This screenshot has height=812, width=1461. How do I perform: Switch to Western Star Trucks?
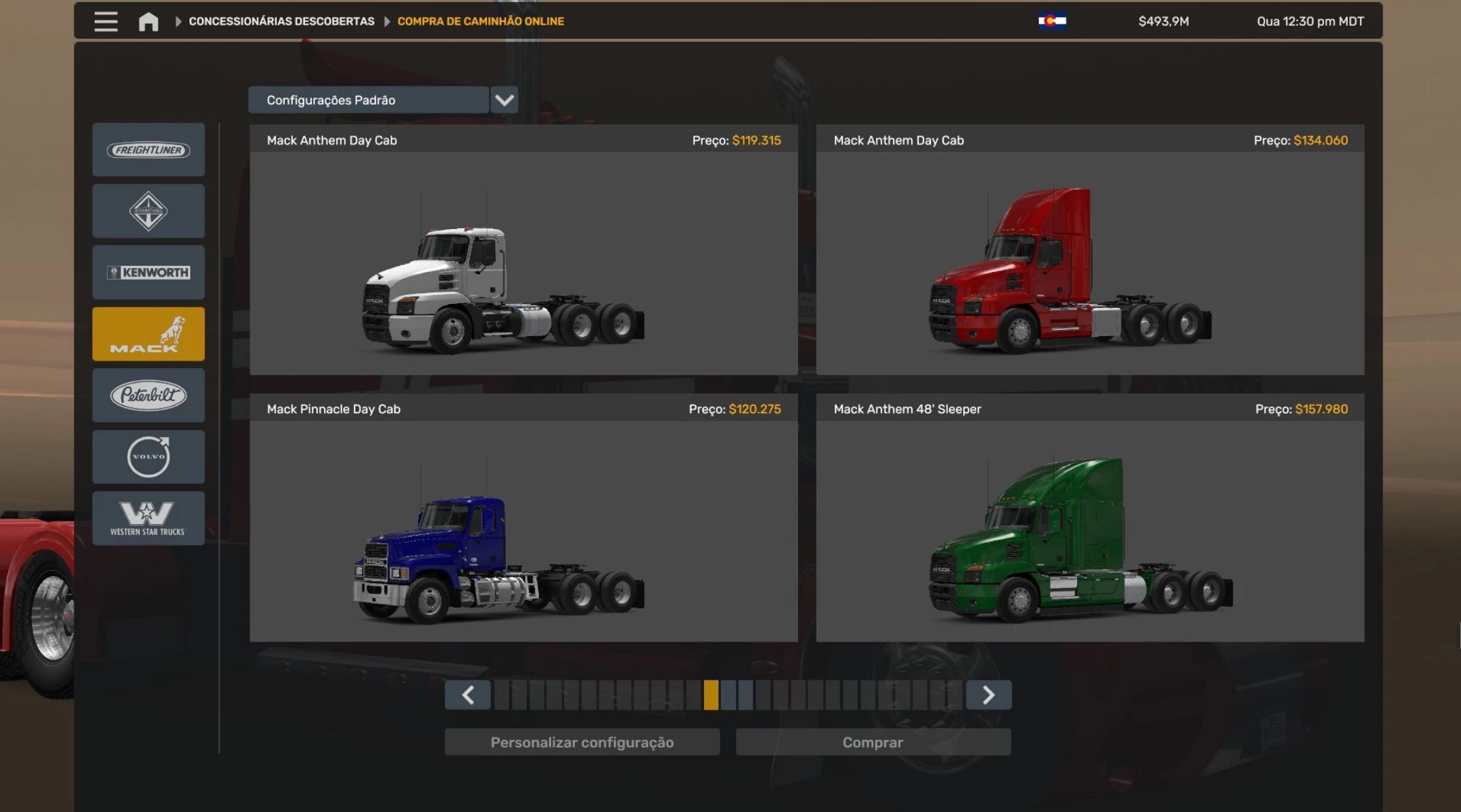point(148,518)
